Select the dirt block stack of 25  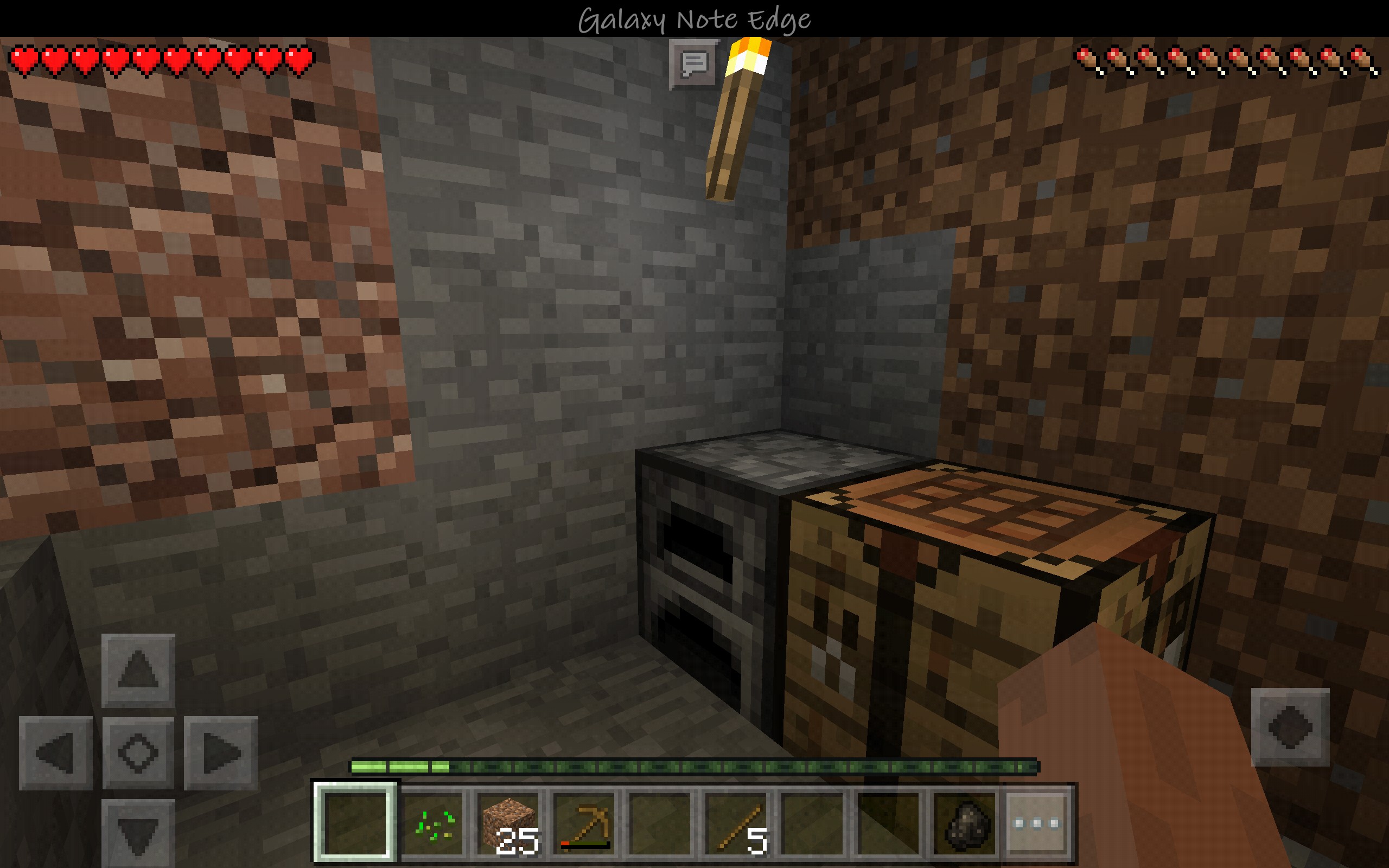[x=509, y=823]
